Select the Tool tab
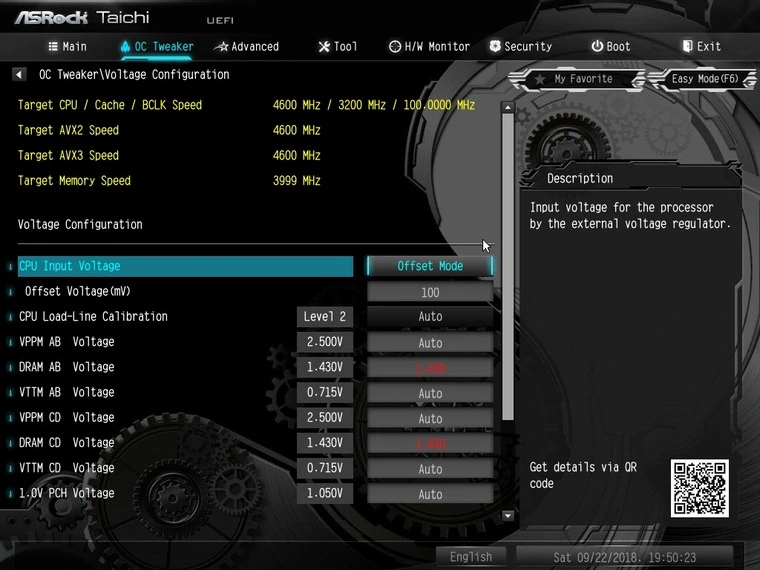Viewport: 760px width, 570px height. pyautogui.click(x=337, y=46)
